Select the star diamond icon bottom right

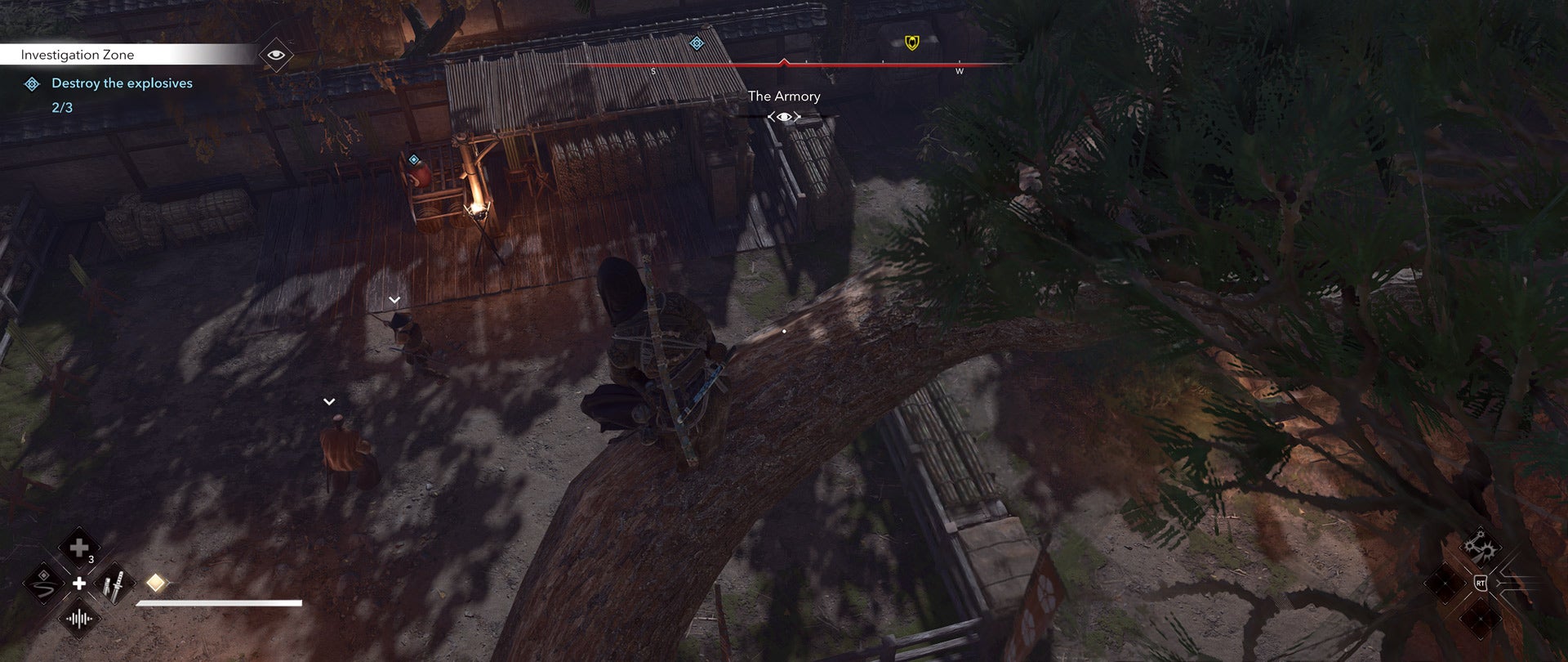click(x=1481, y=619)
